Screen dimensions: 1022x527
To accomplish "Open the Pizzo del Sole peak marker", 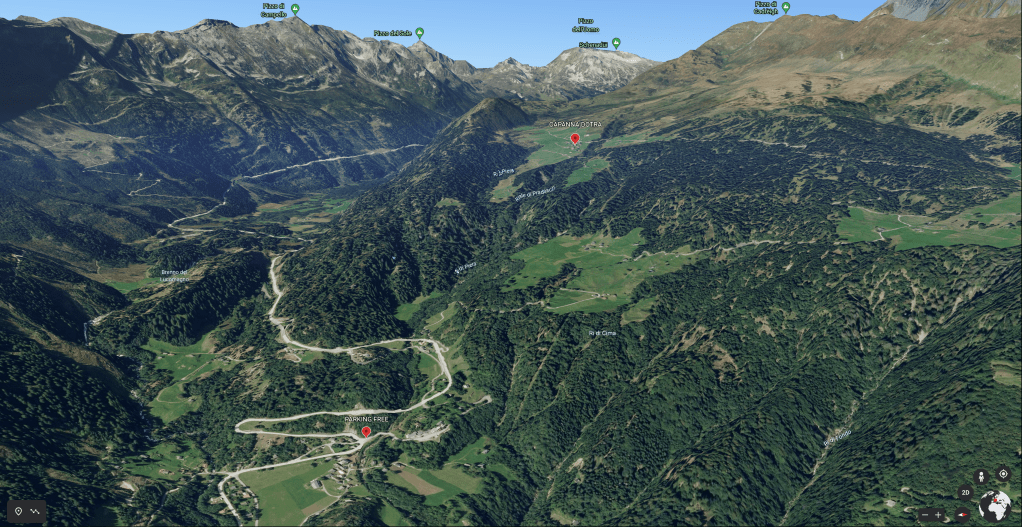I will tap(419, 33).
